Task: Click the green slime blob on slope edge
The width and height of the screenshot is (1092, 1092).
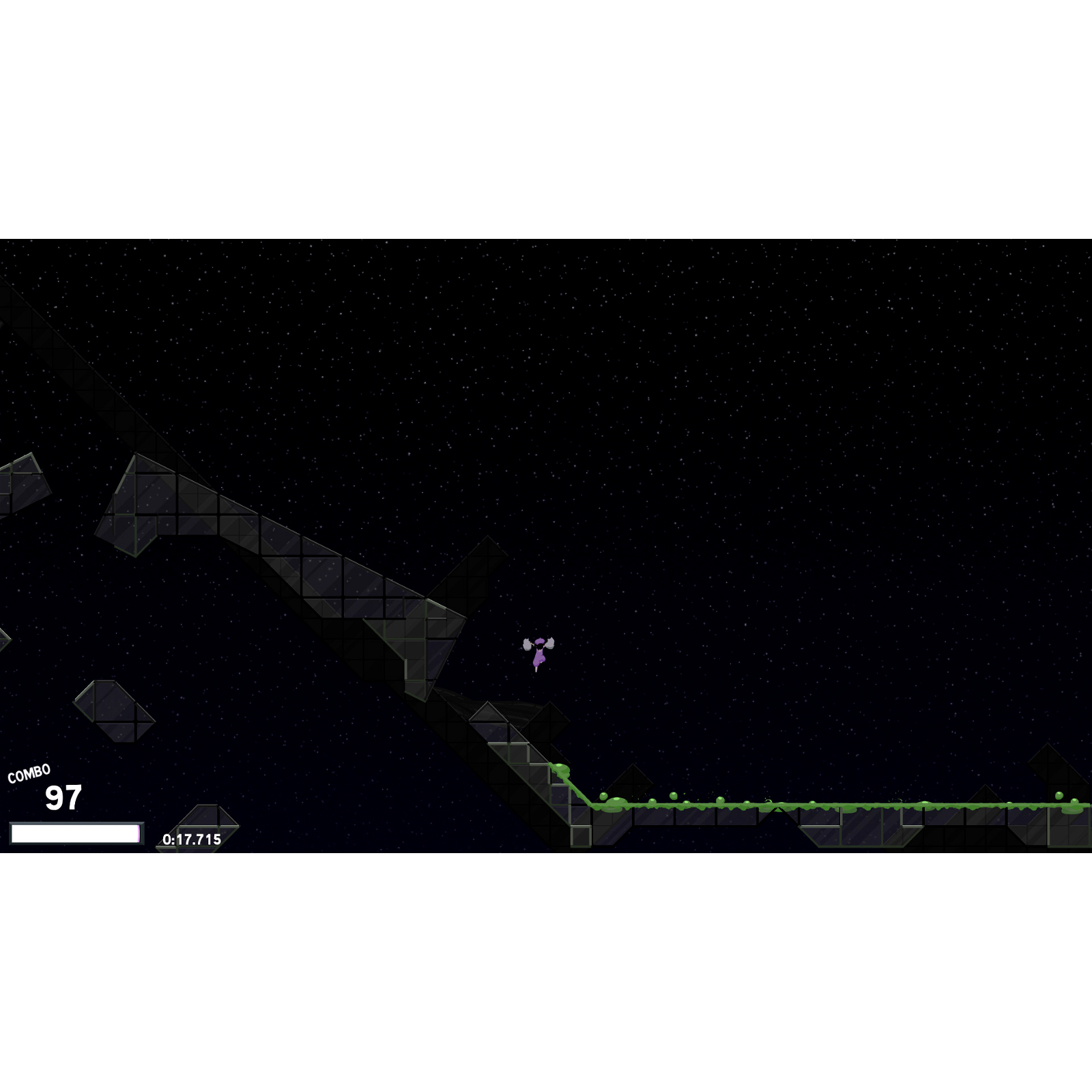Action: tap(561, 768)
